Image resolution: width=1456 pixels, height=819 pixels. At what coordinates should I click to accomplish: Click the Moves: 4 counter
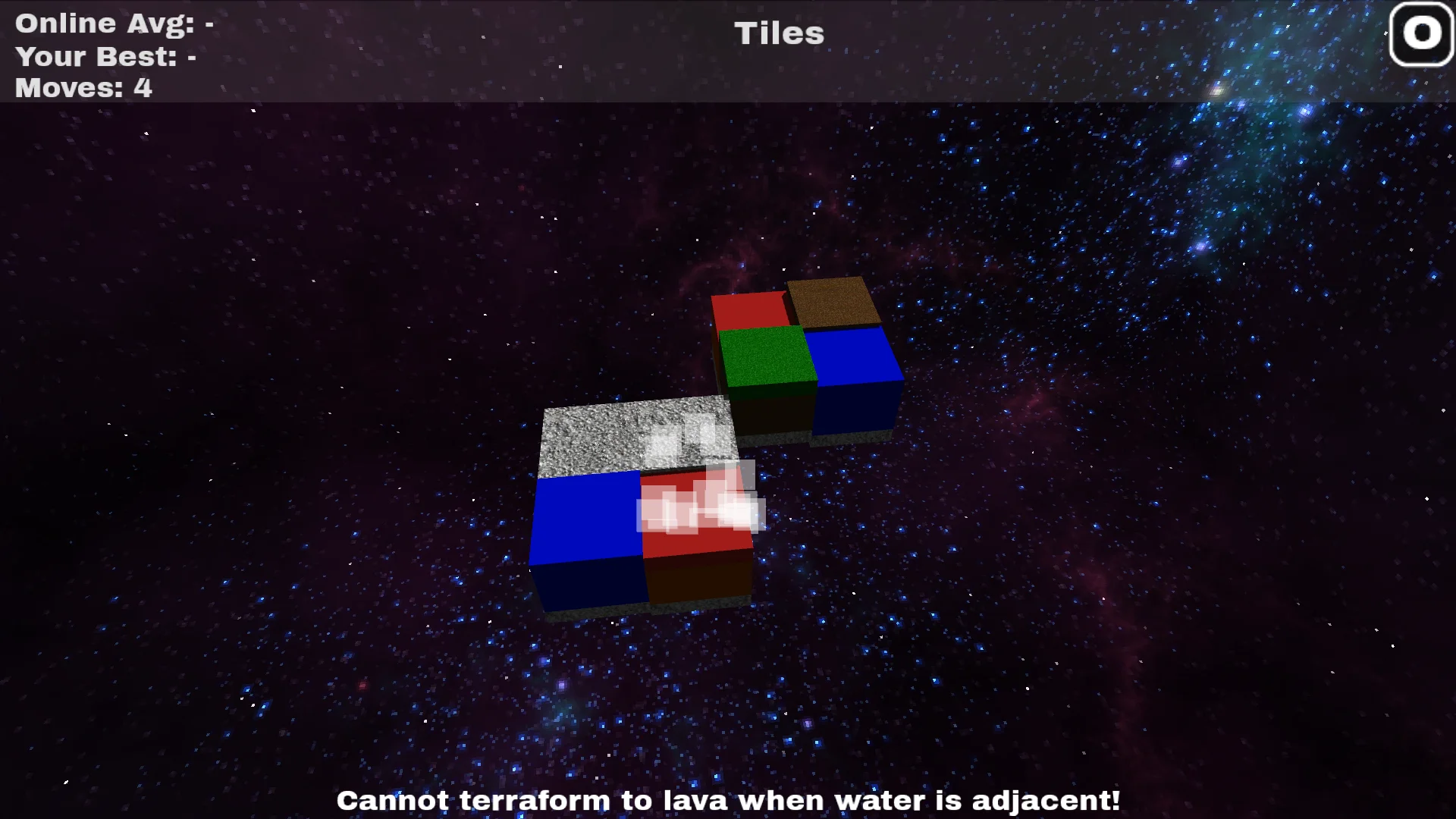point(83,87)
